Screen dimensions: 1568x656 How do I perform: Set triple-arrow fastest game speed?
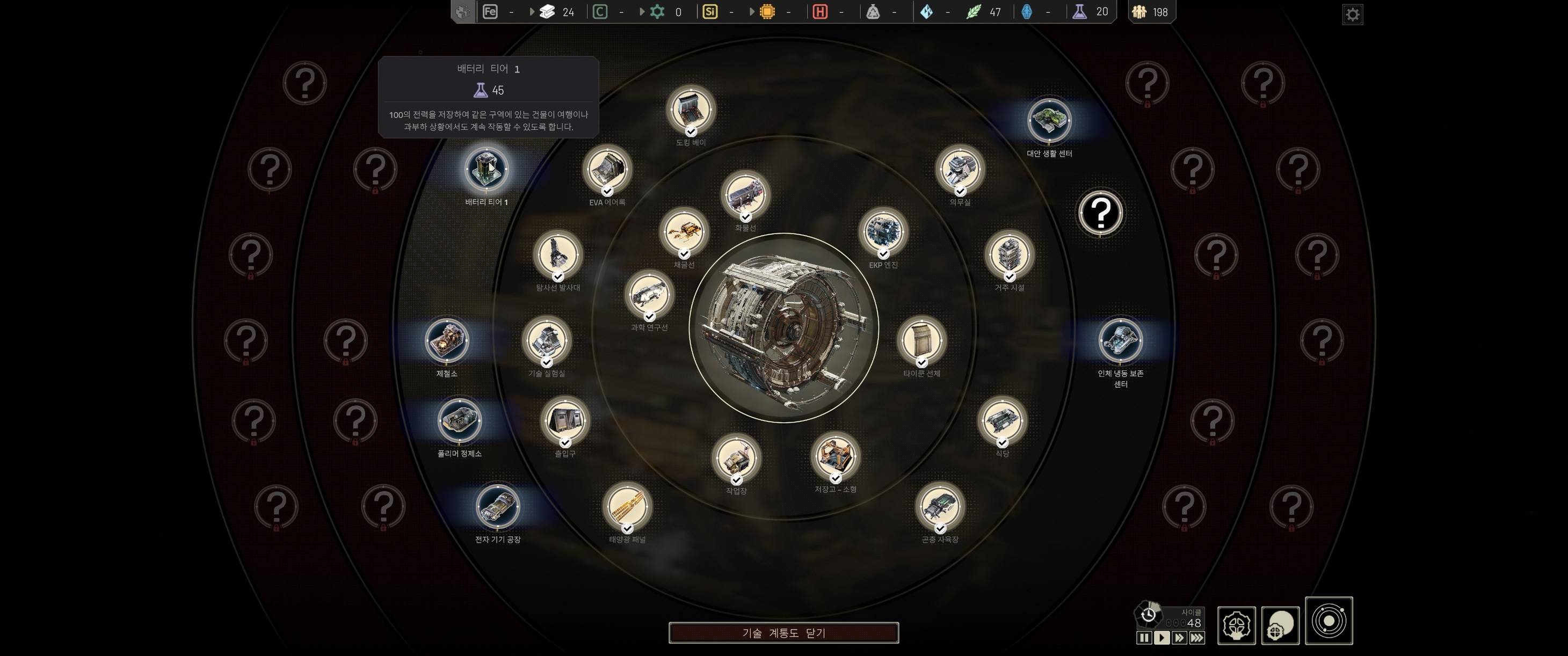click(x=1197, y=638)
